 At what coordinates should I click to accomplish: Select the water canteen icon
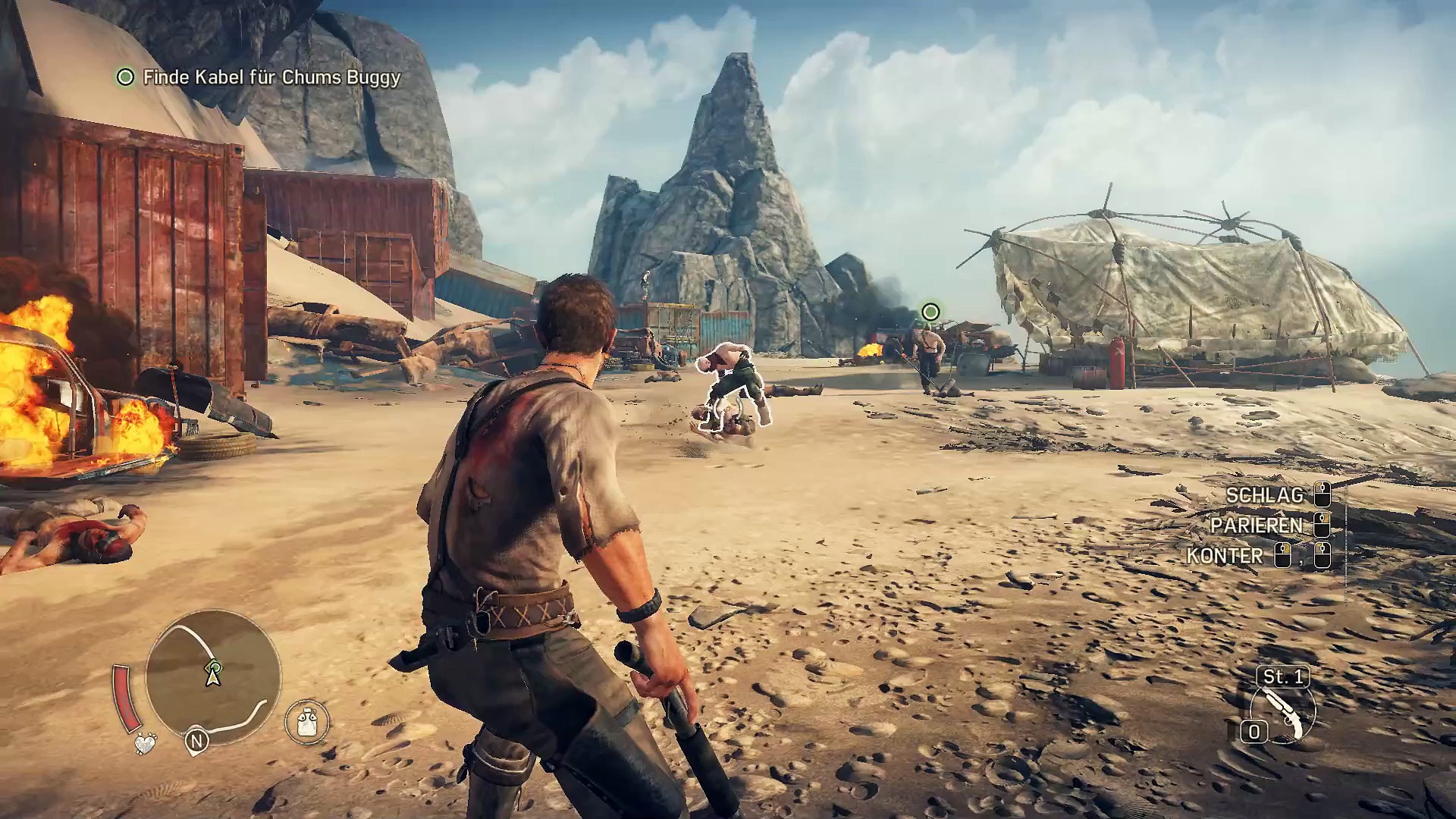(307, 720)
